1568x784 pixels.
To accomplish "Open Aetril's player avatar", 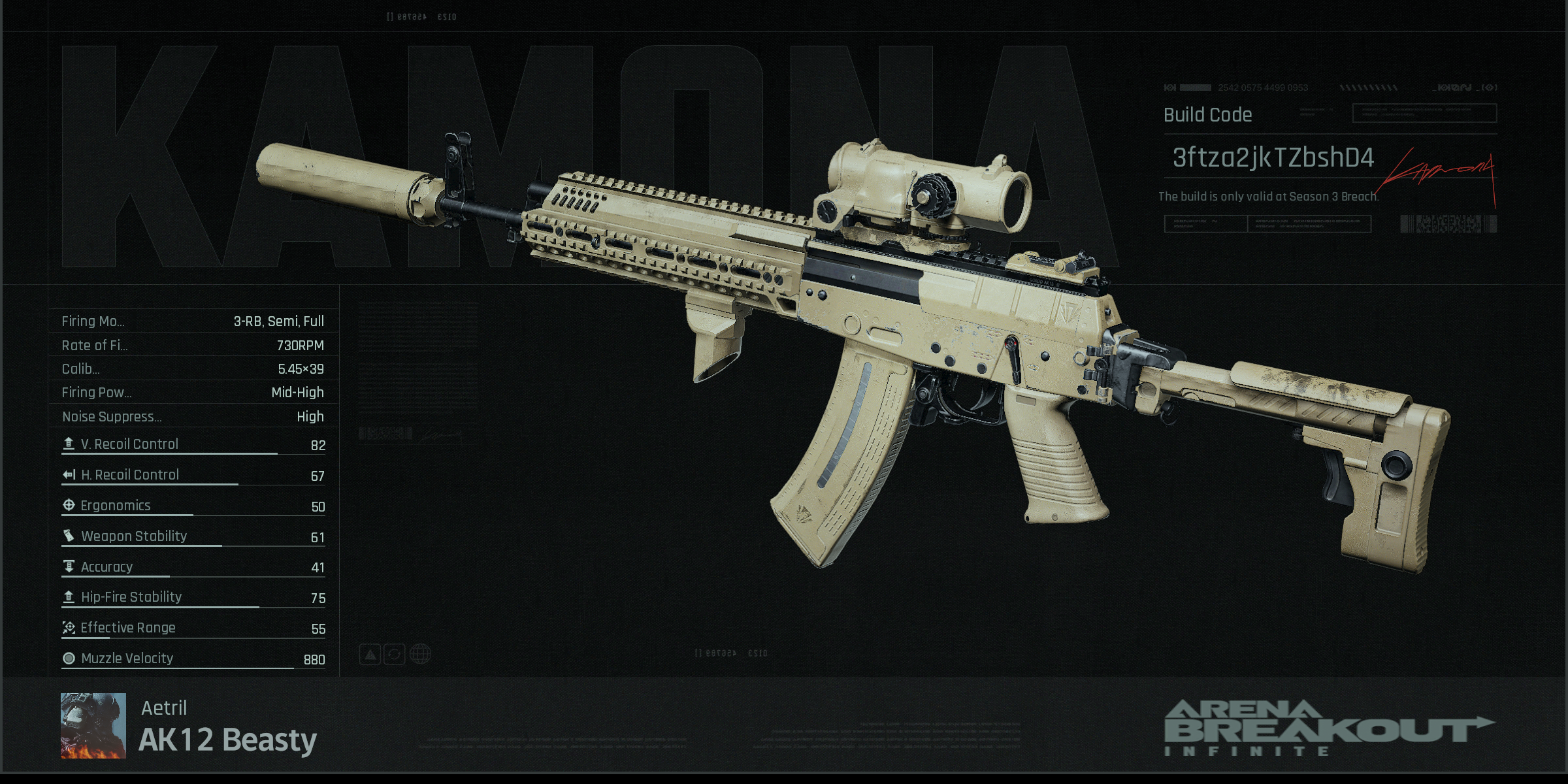I will [x=93, y=725].
